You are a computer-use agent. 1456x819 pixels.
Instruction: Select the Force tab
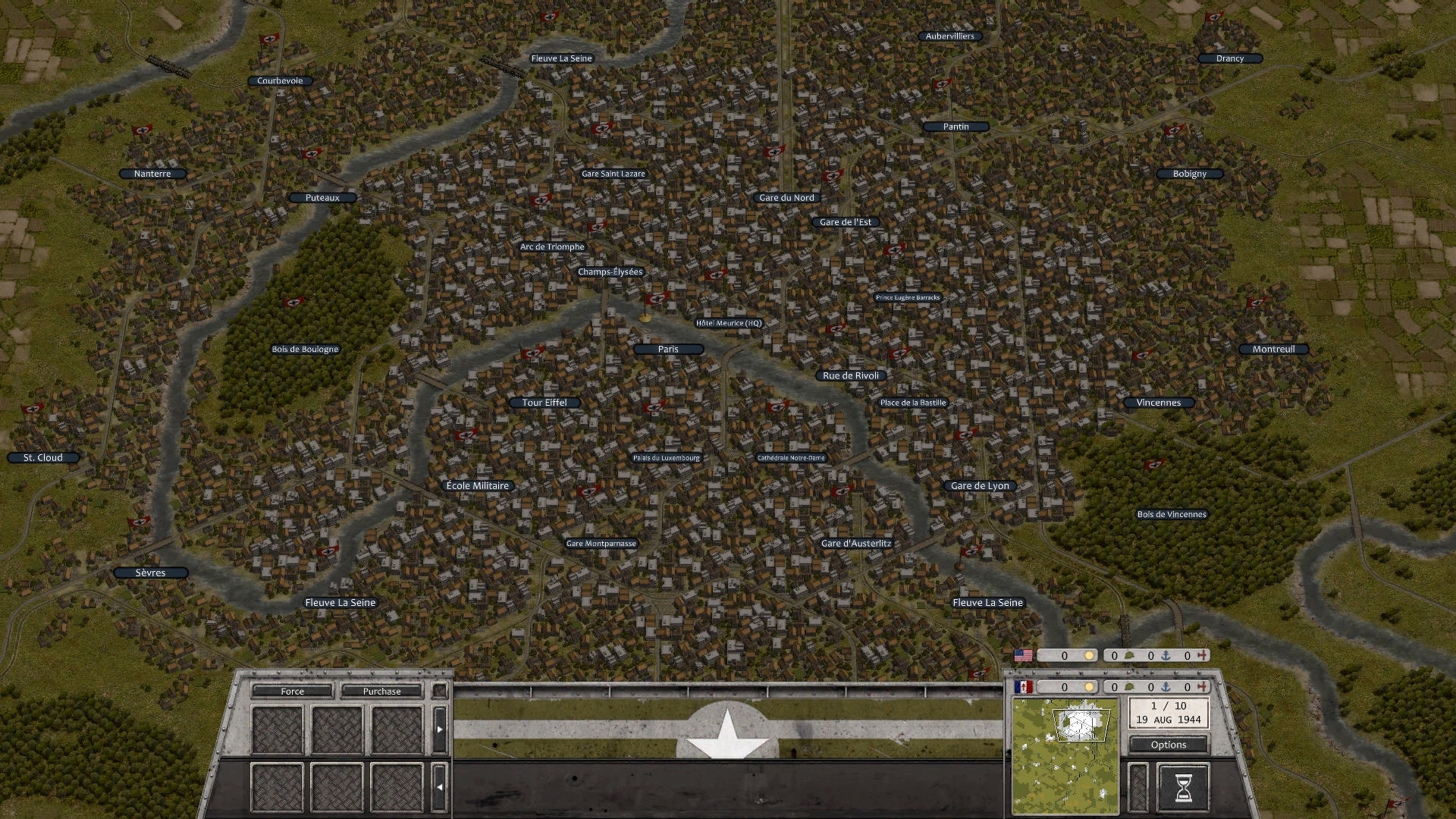point(291,691)
